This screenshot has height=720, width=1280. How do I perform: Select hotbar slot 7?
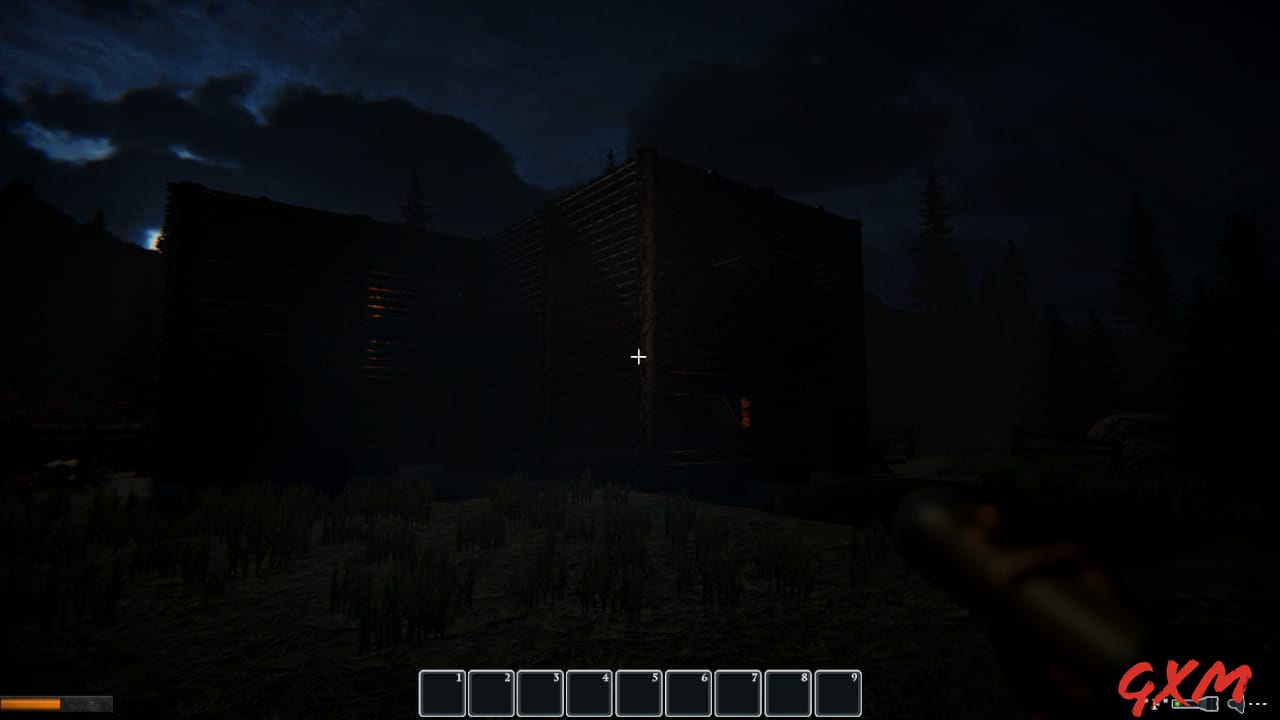click(737, 692)
